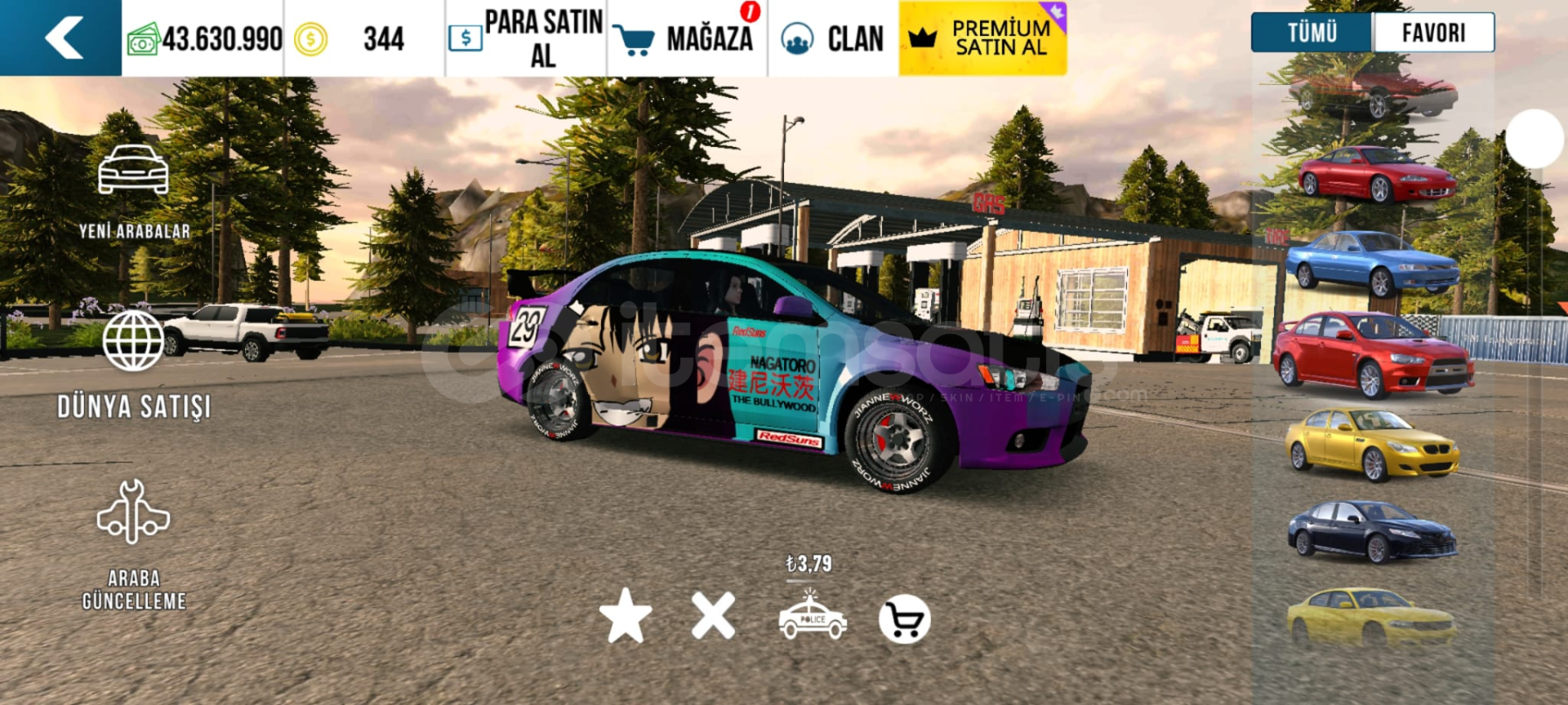The image size is (1568, 705).
Task: Buy Premium with the yellow crown button
Action: (982, 38)
